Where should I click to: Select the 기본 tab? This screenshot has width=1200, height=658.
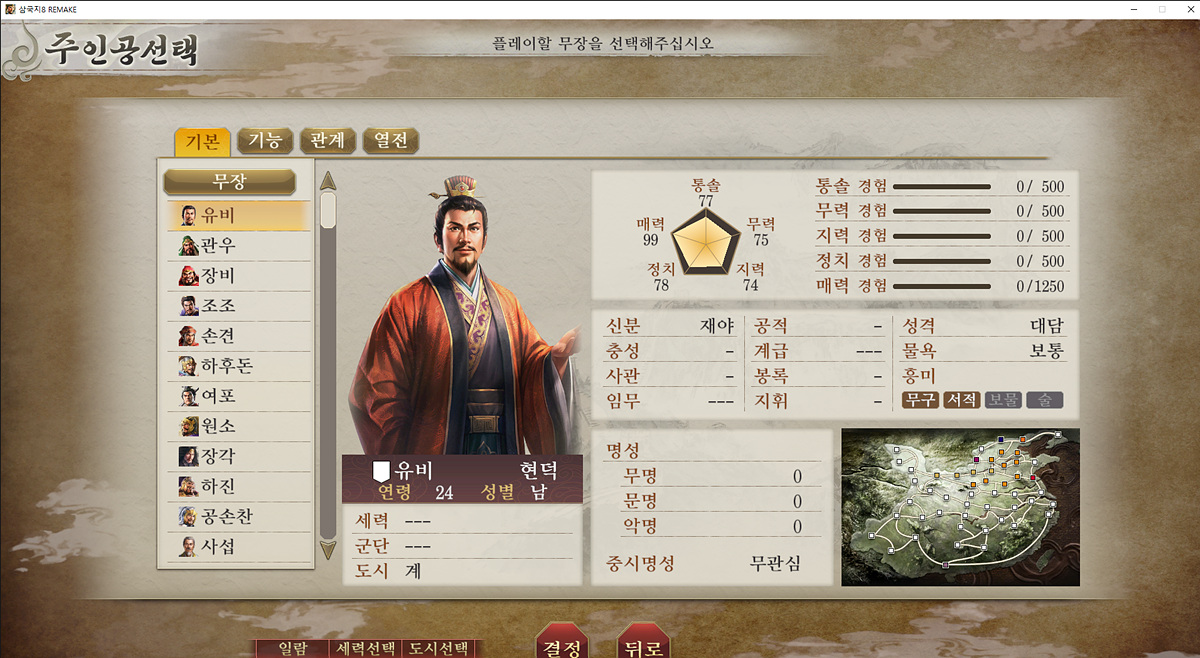click(x=202, y=141)
